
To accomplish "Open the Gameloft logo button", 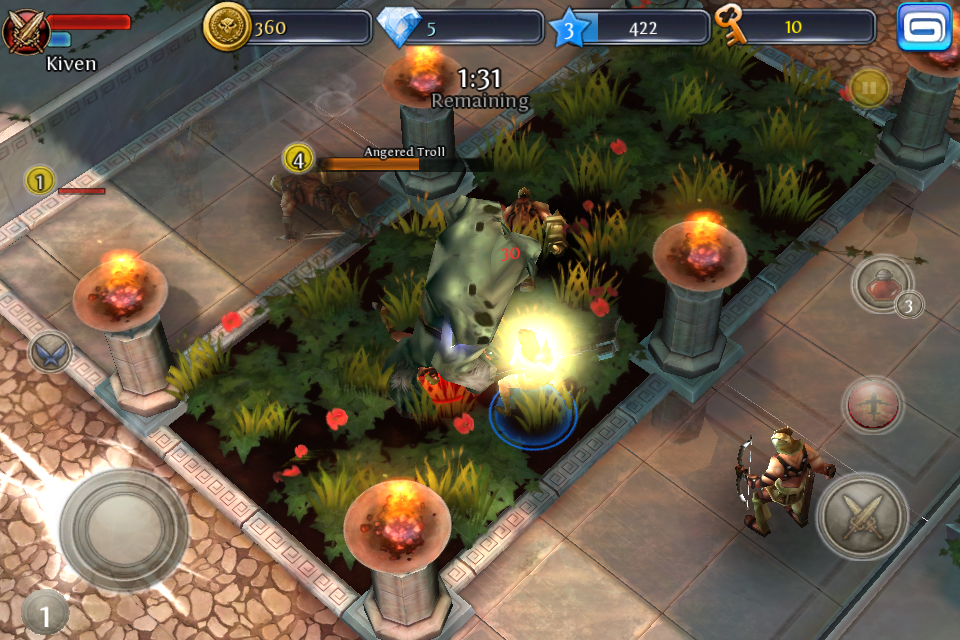I will point(923,27).
